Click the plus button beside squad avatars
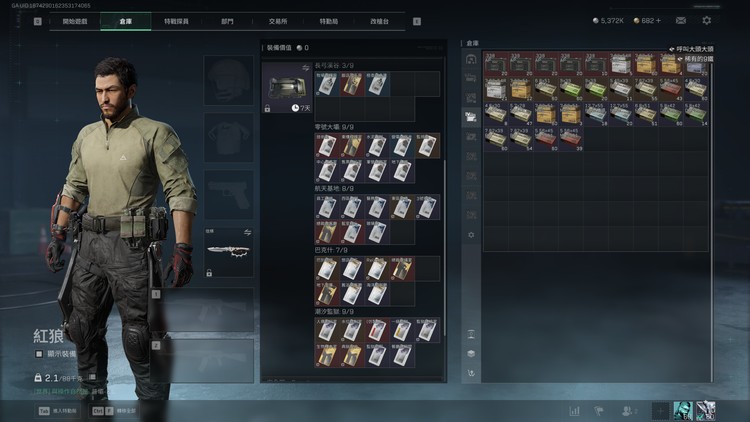The width and height of the screenshot is (750, 422). (x=660, y=410)
